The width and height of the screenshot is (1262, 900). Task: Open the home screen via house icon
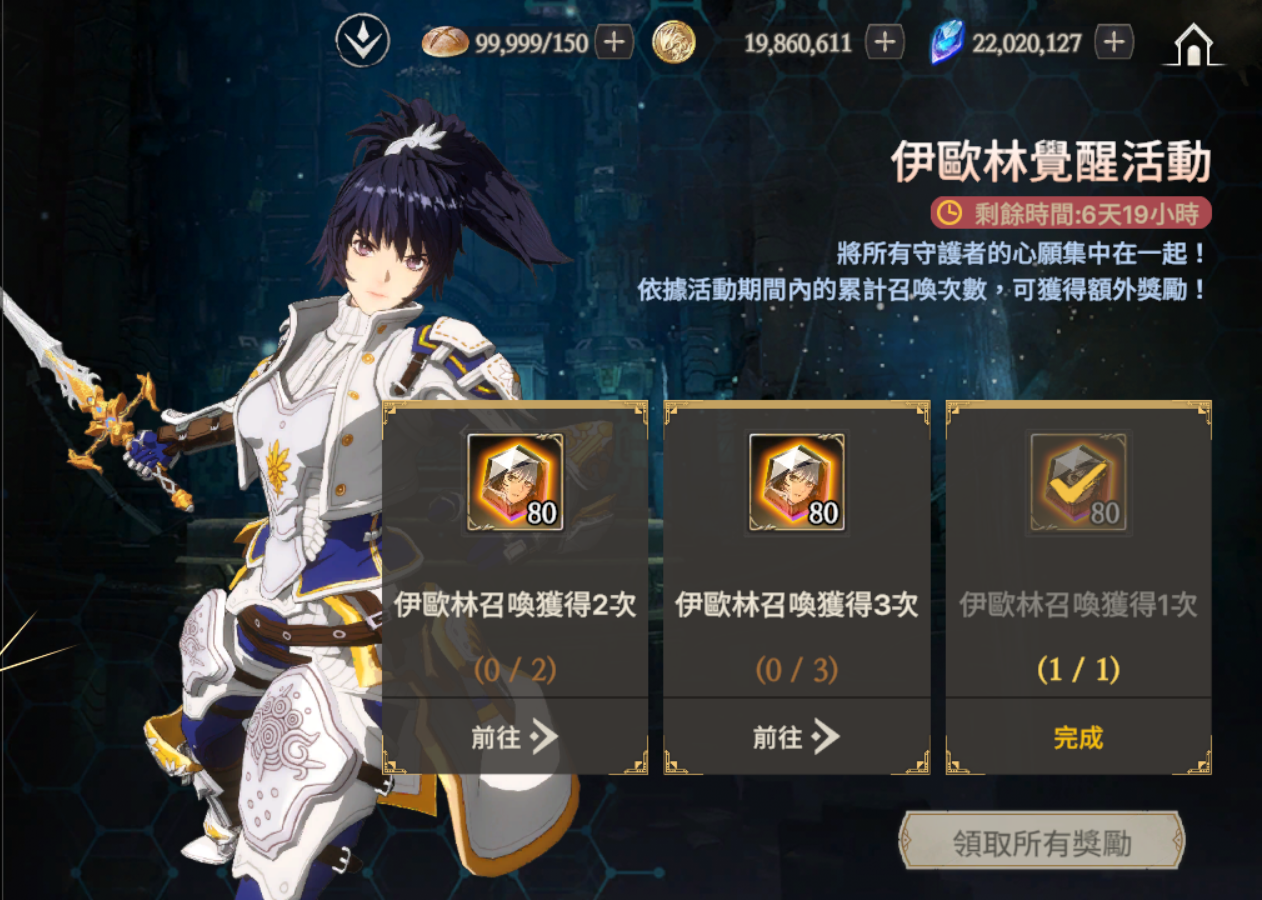point(1194,44)
